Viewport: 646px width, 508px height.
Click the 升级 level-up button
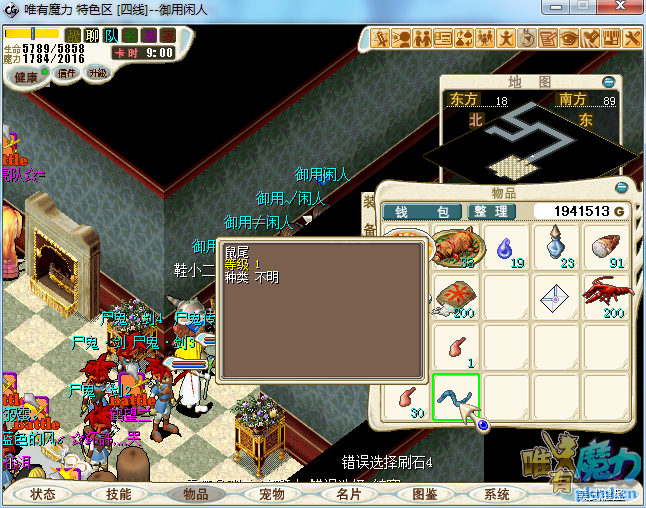(x=98, y=74)
